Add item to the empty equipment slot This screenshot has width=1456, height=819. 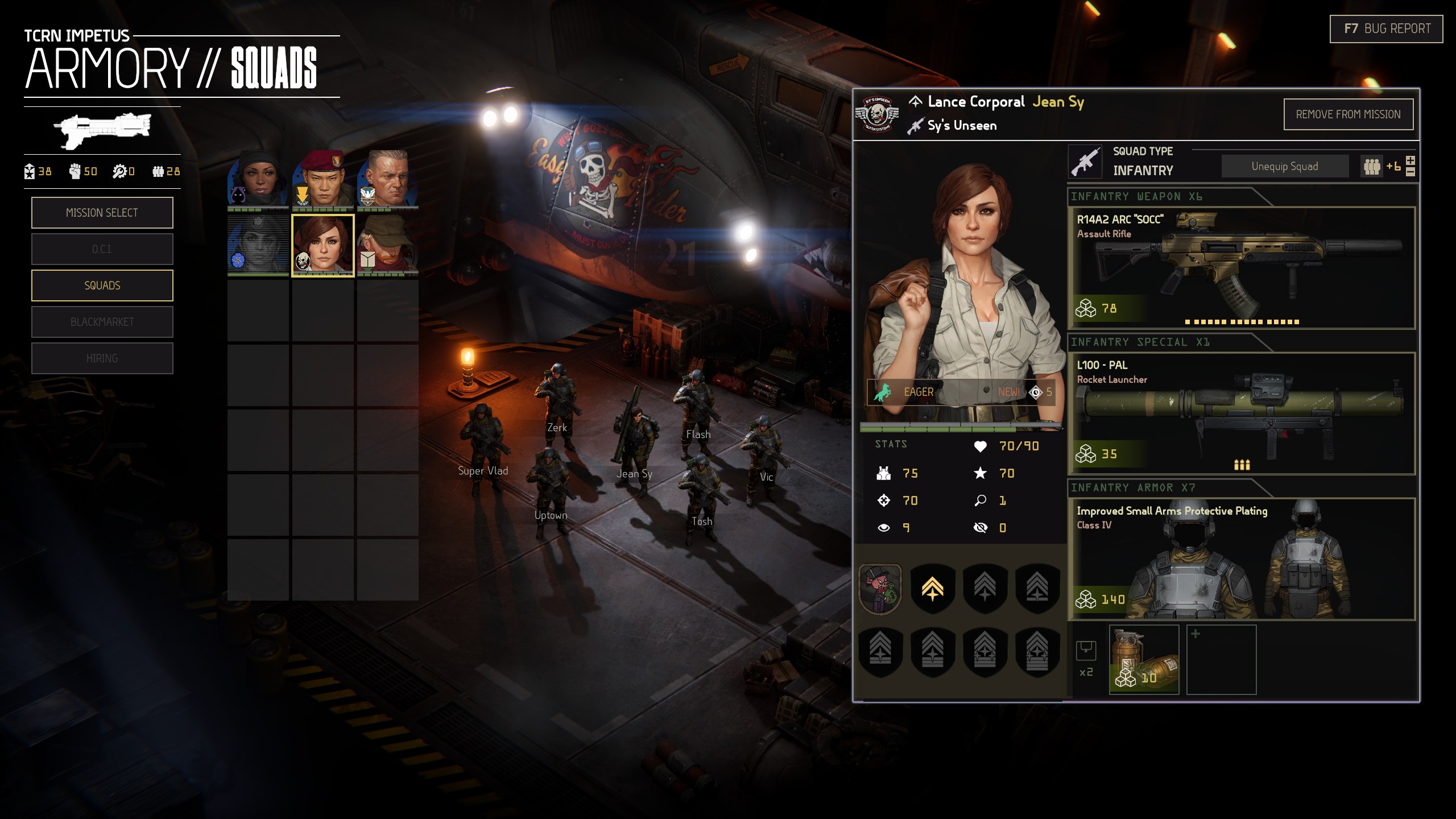coord(1221,659)
